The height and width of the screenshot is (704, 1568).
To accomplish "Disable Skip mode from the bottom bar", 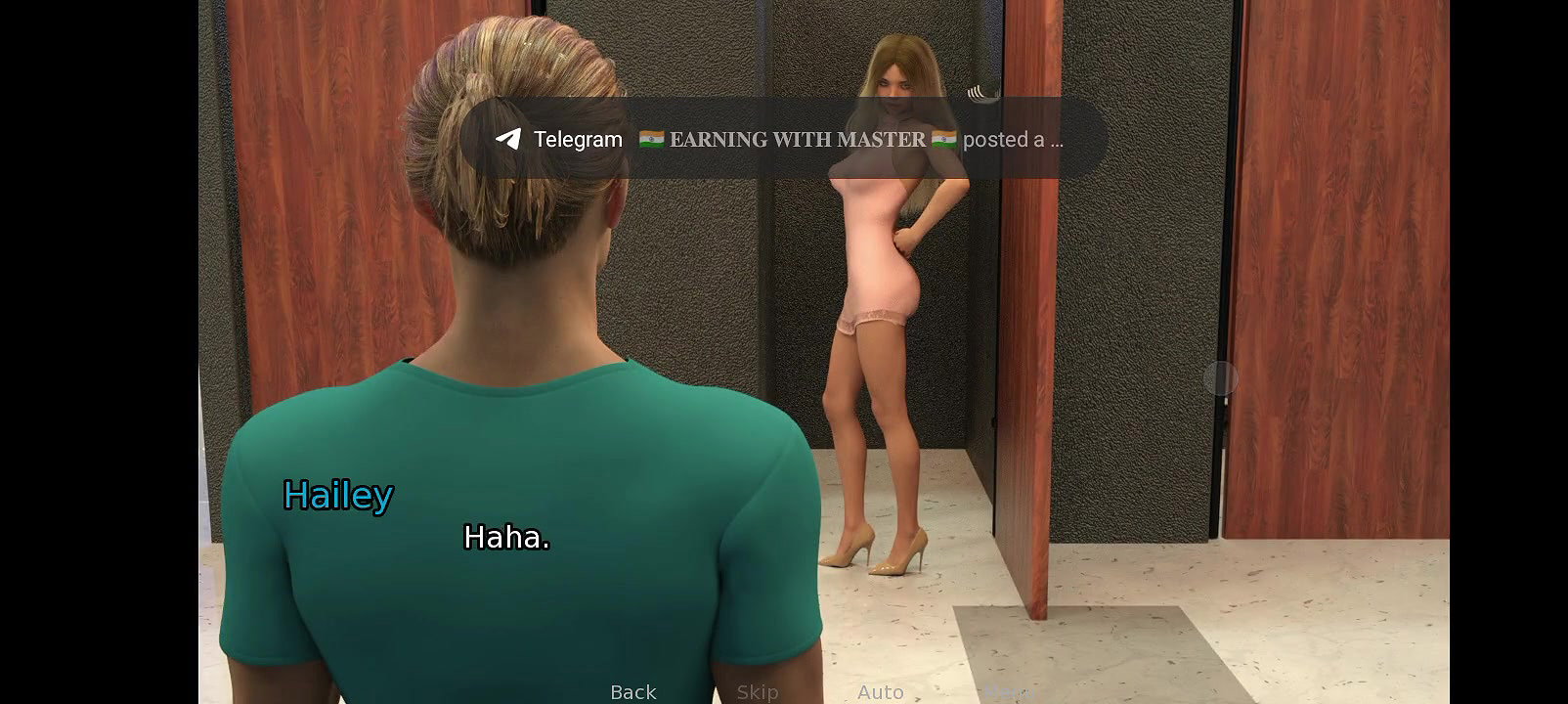I will pos(757,693).
